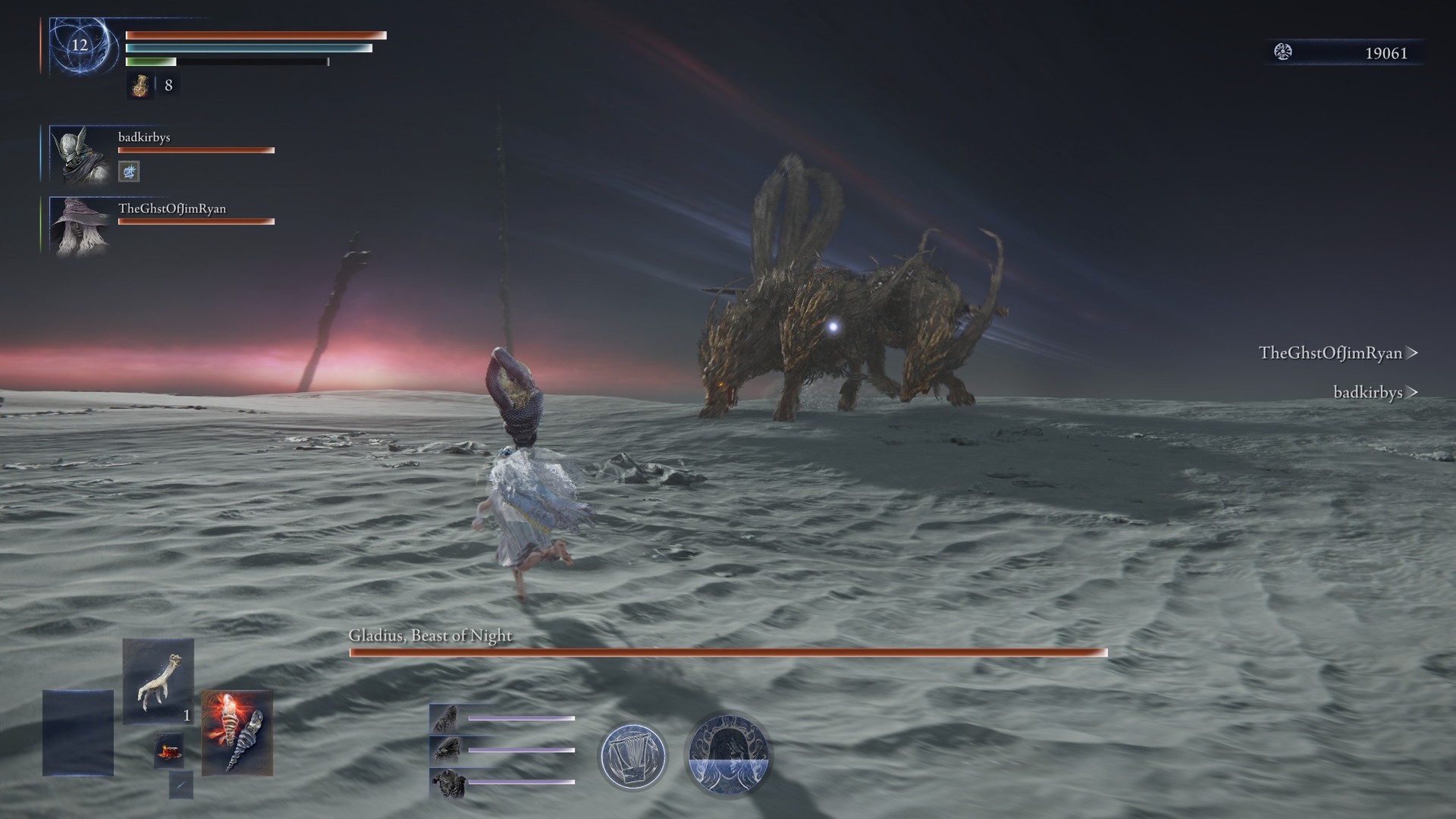The width and height of the screenshot is (1456, 819).
Task: Click the blue status effect icon under badkirbys
Action: tap(129, 172)
